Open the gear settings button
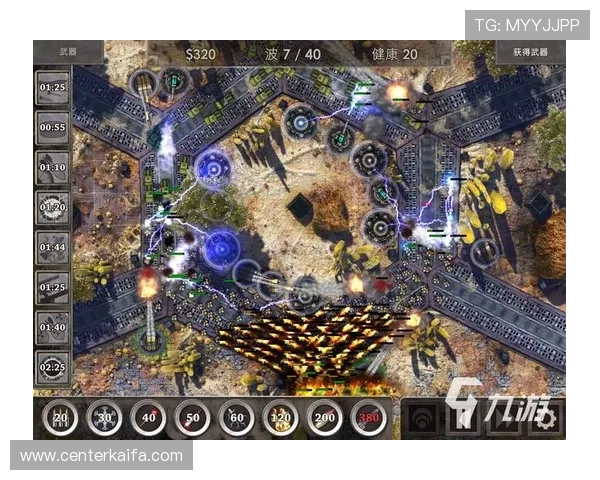 pyautogui.click(x=547, y=418)
